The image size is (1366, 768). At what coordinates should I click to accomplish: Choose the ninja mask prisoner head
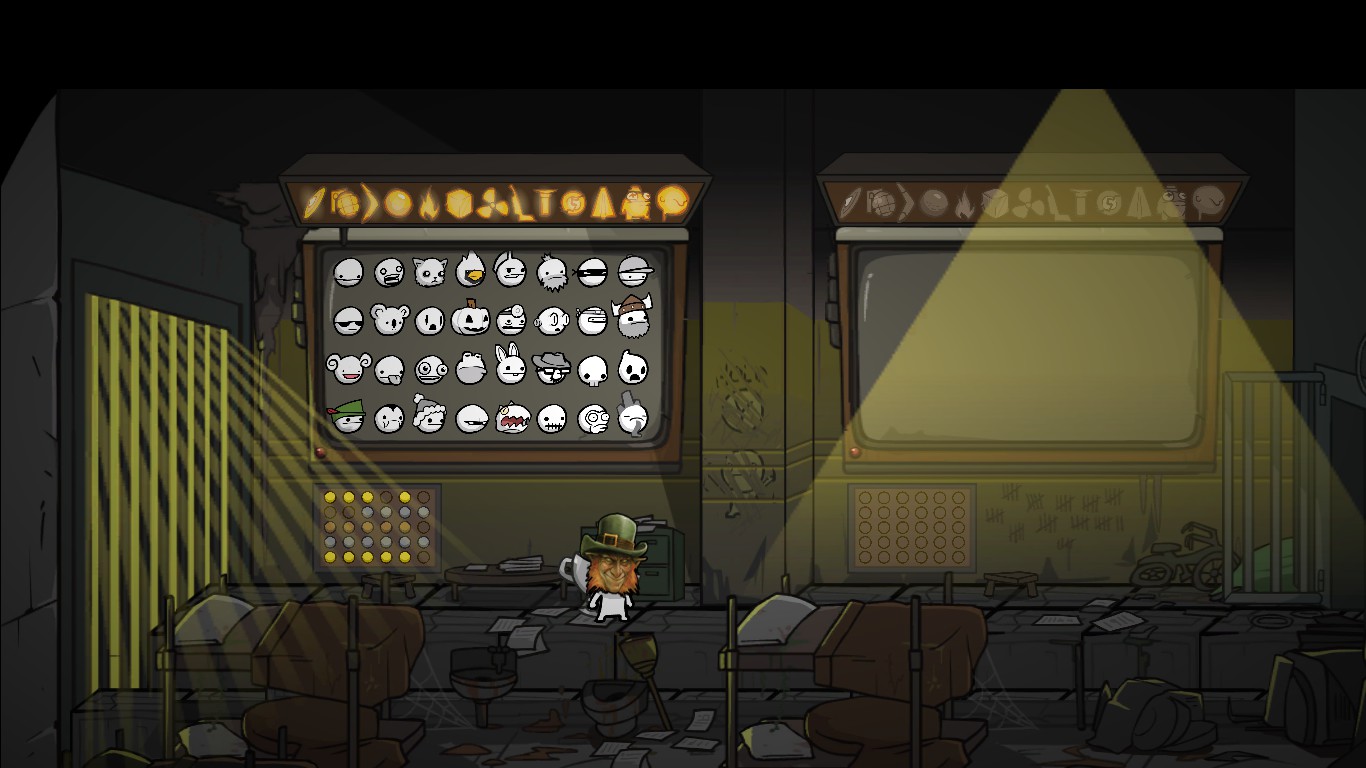591,272
